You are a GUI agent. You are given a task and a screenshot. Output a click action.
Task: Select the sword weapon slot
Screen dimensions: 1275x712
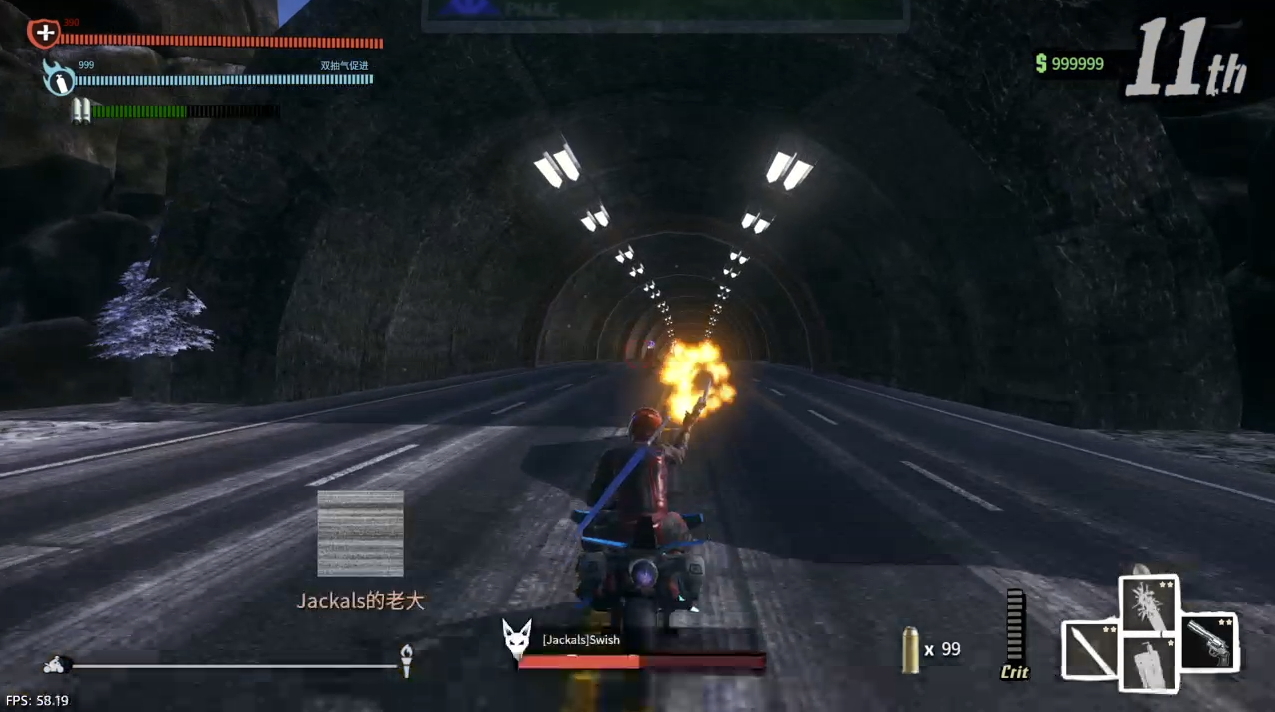click(x=1090, y=648)
